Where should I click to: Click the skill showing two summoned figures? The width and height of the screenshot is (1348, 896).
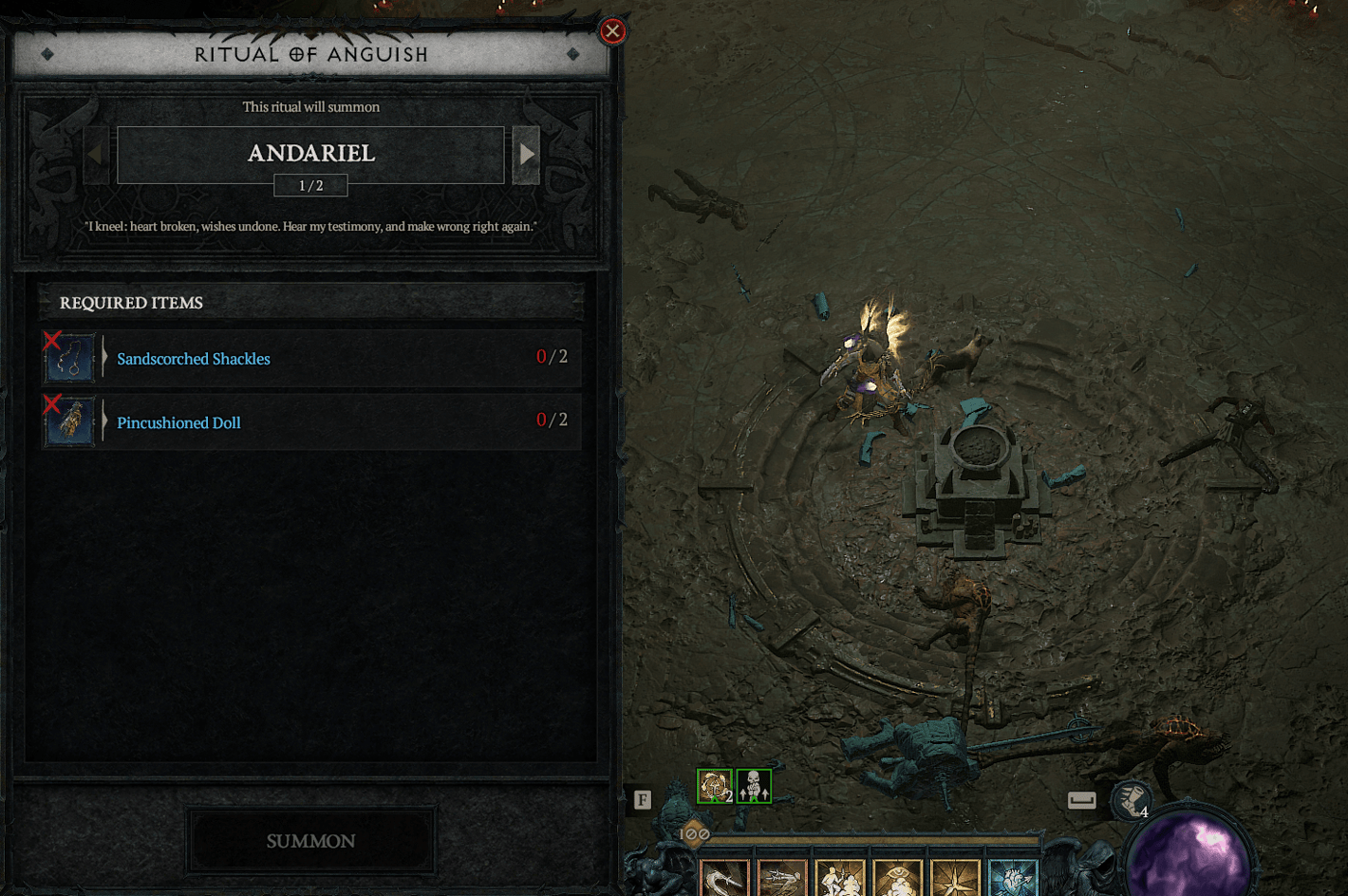(x=839, y=878)
